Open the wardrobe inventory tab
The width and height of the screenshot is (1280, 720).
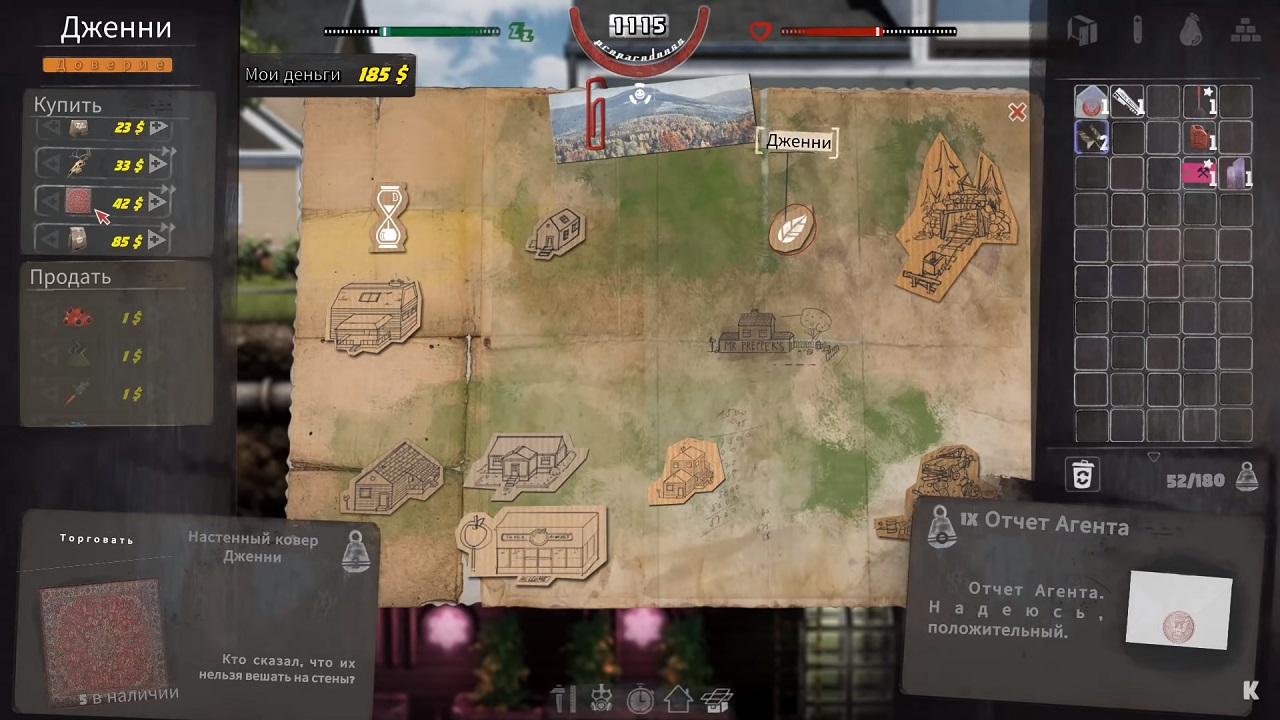point(1082,30)
